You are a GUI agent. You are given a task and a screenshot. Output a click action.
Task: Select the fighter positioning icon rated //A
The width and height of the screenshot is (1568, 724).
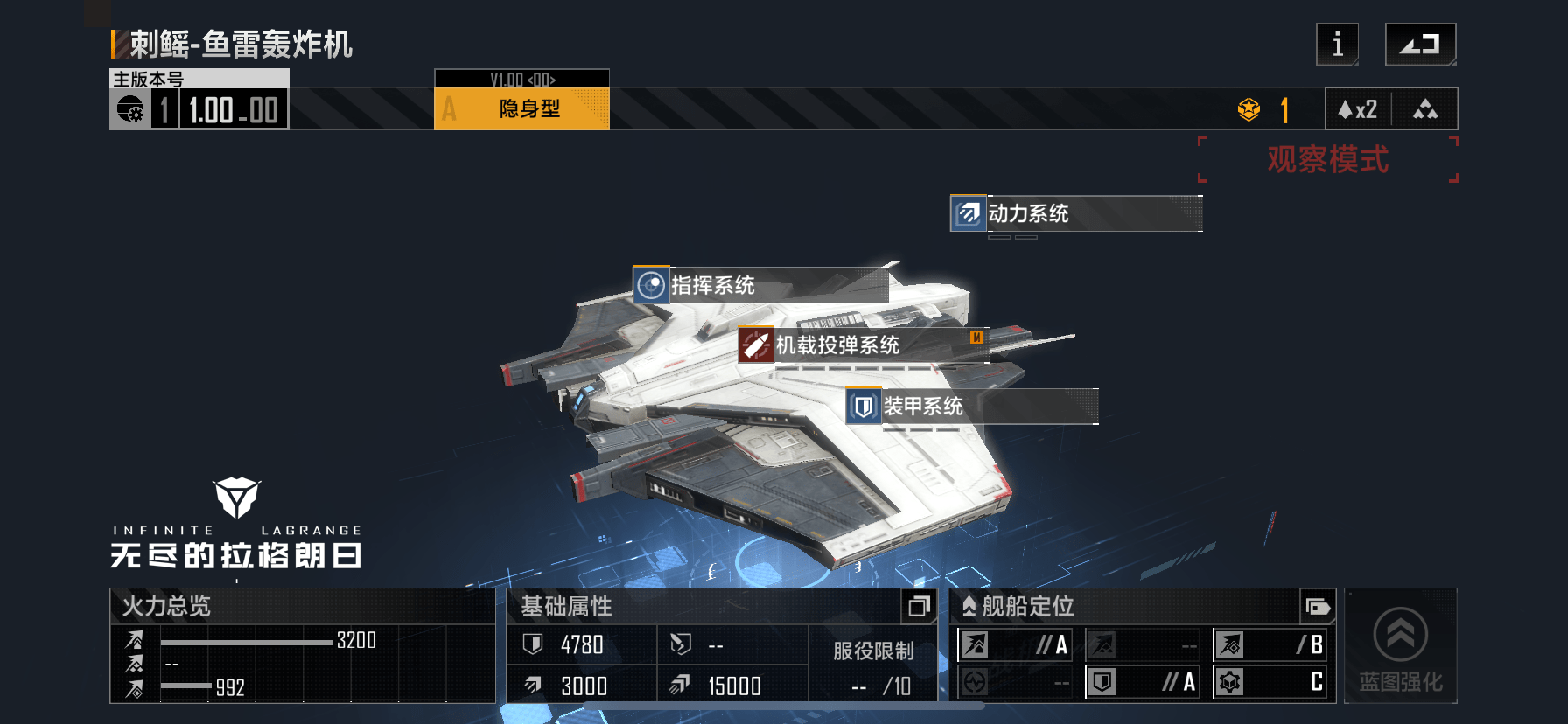pos(975,645)
